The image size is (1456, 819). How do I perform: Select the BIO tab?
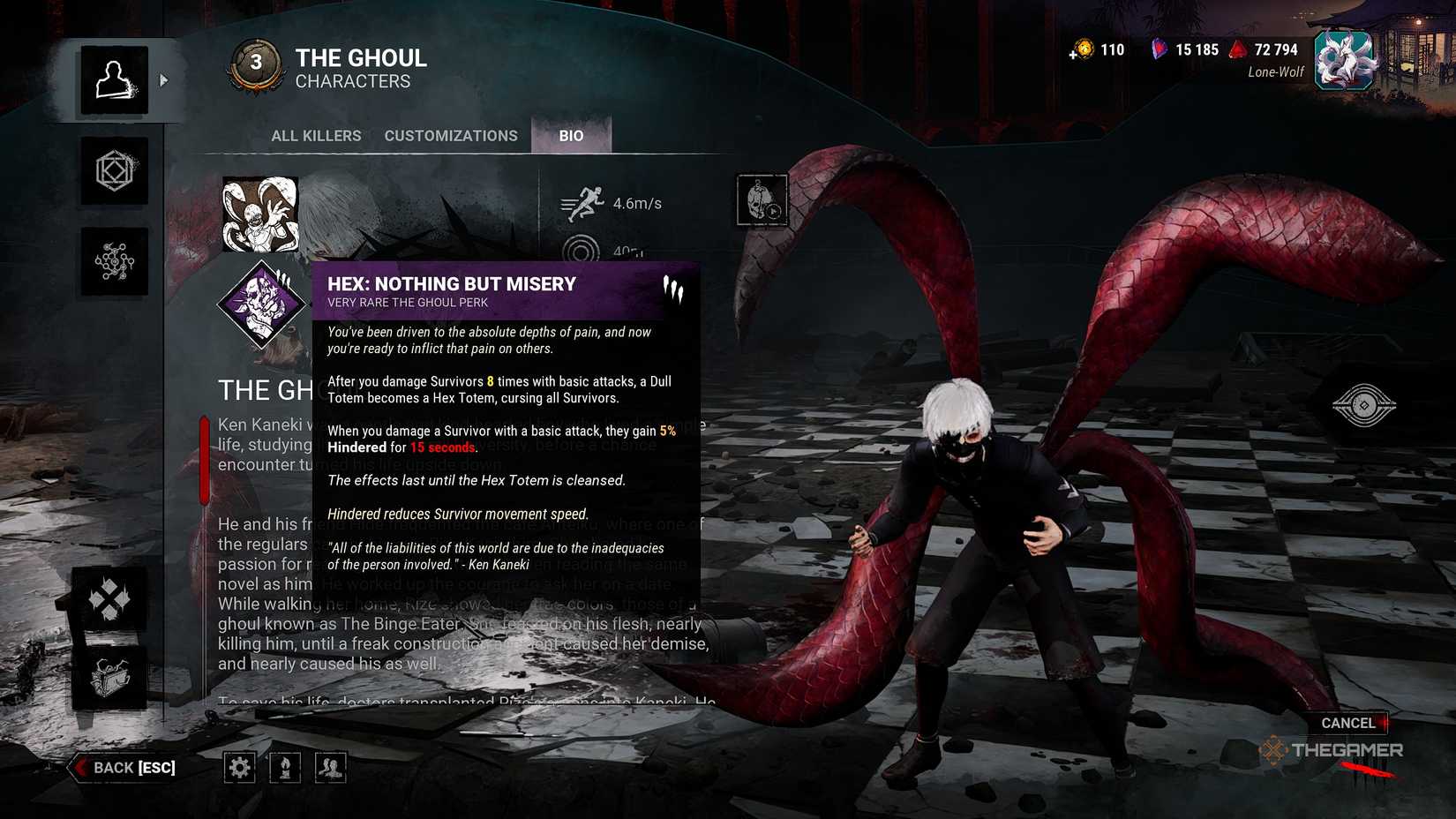coord(572,135)
